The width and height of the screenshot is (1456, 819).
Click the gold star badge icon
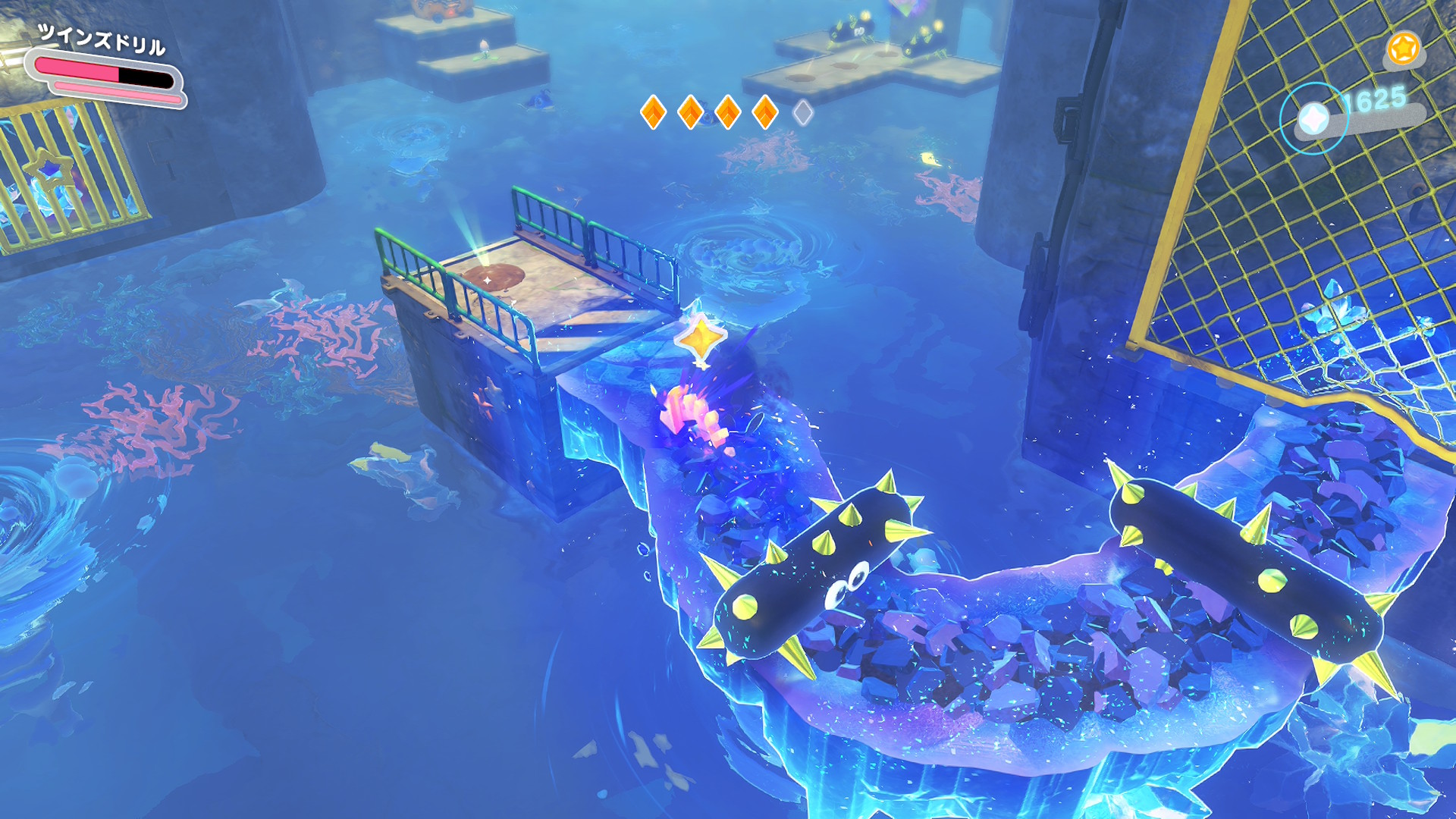coord(1403,49)
